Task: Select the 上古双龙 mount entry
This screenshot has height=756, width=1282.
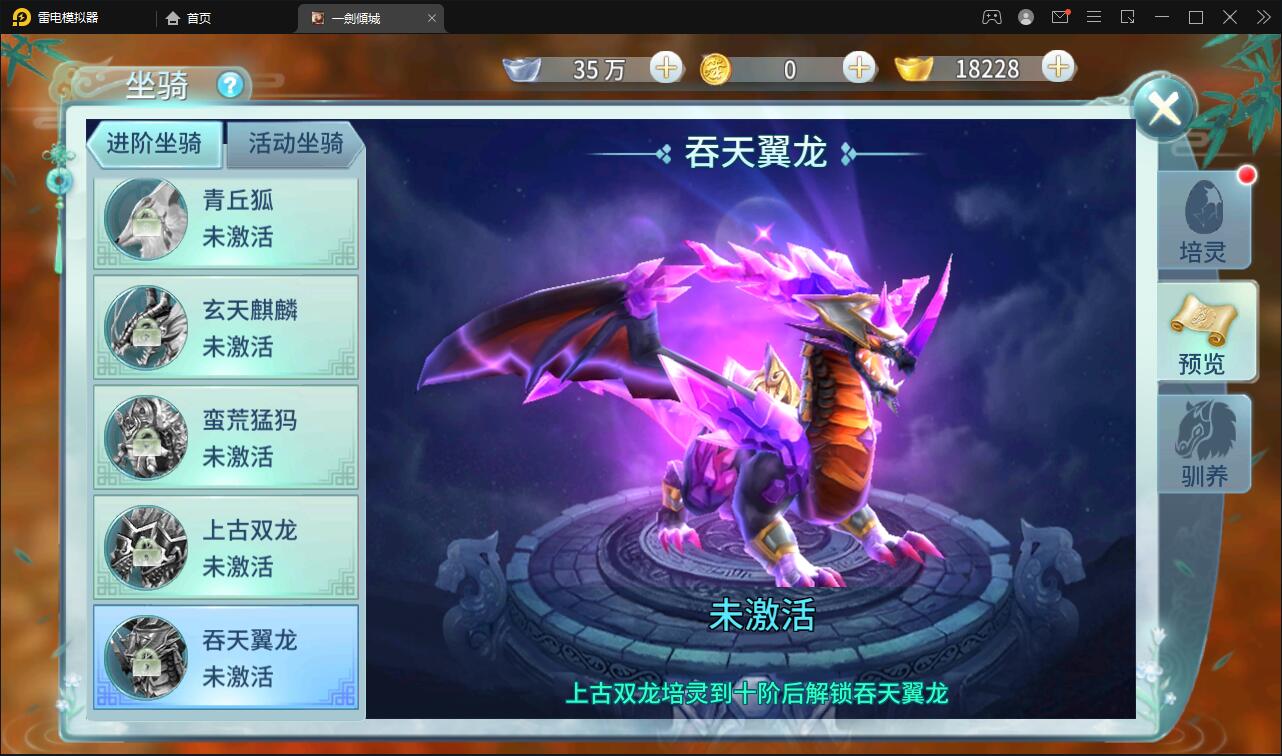Action: [225, 547]
